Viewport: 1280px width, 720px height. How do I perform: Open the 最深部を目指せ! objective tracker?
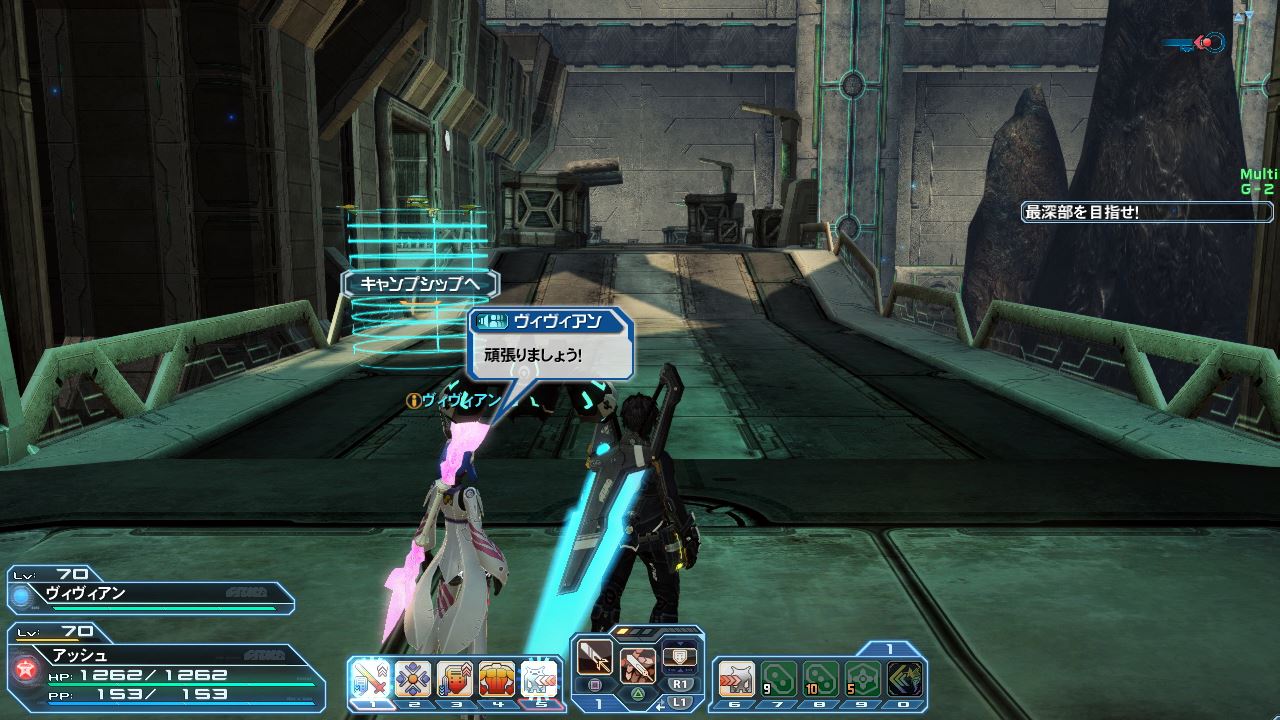pos(1148,212)
